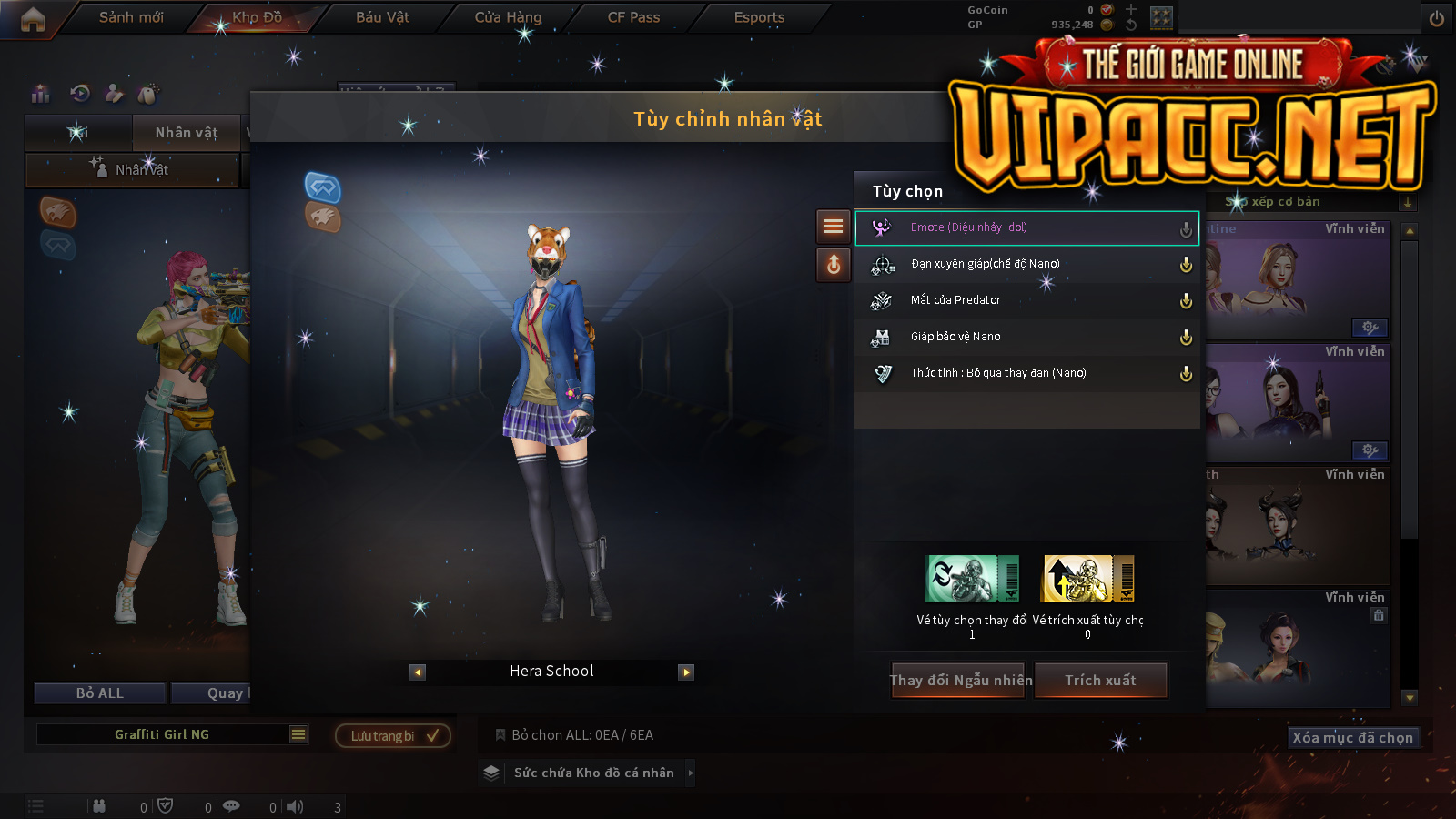1456x819 pixels.
Task: Go to the home lobby icon
Action: pos(33,19)
